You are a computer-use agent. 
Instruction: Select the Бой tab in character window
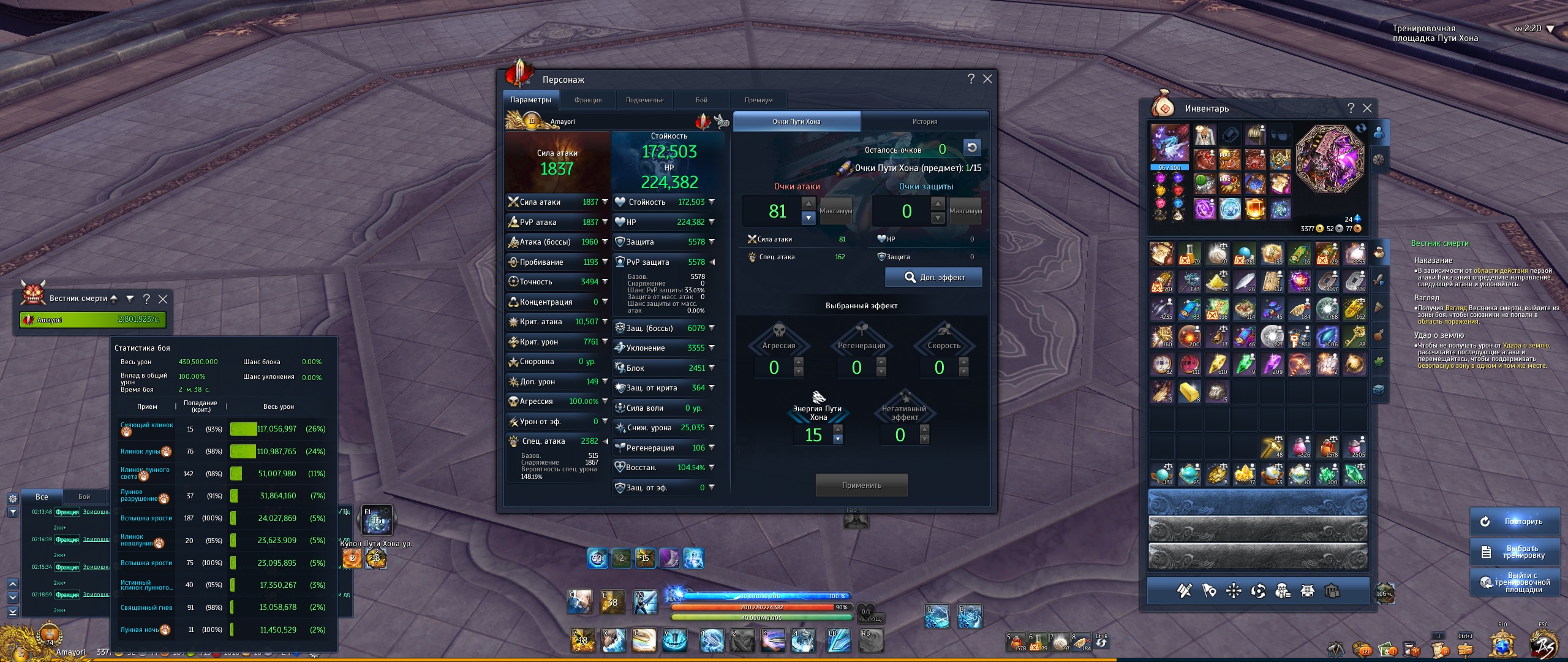[x=701, y=100]
